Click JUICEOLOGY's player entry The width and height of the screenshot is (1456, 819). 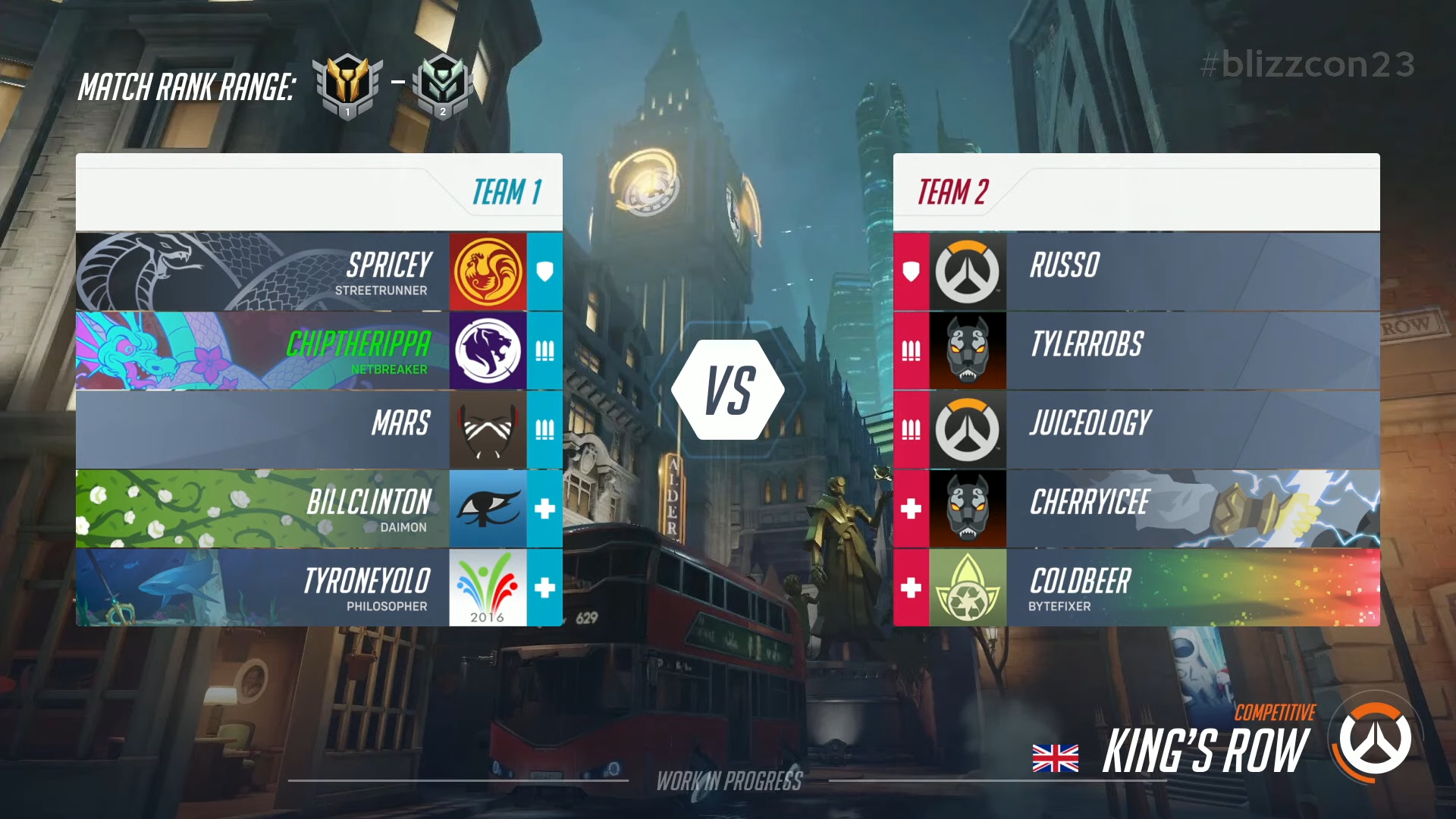(x=1191, y=429)
